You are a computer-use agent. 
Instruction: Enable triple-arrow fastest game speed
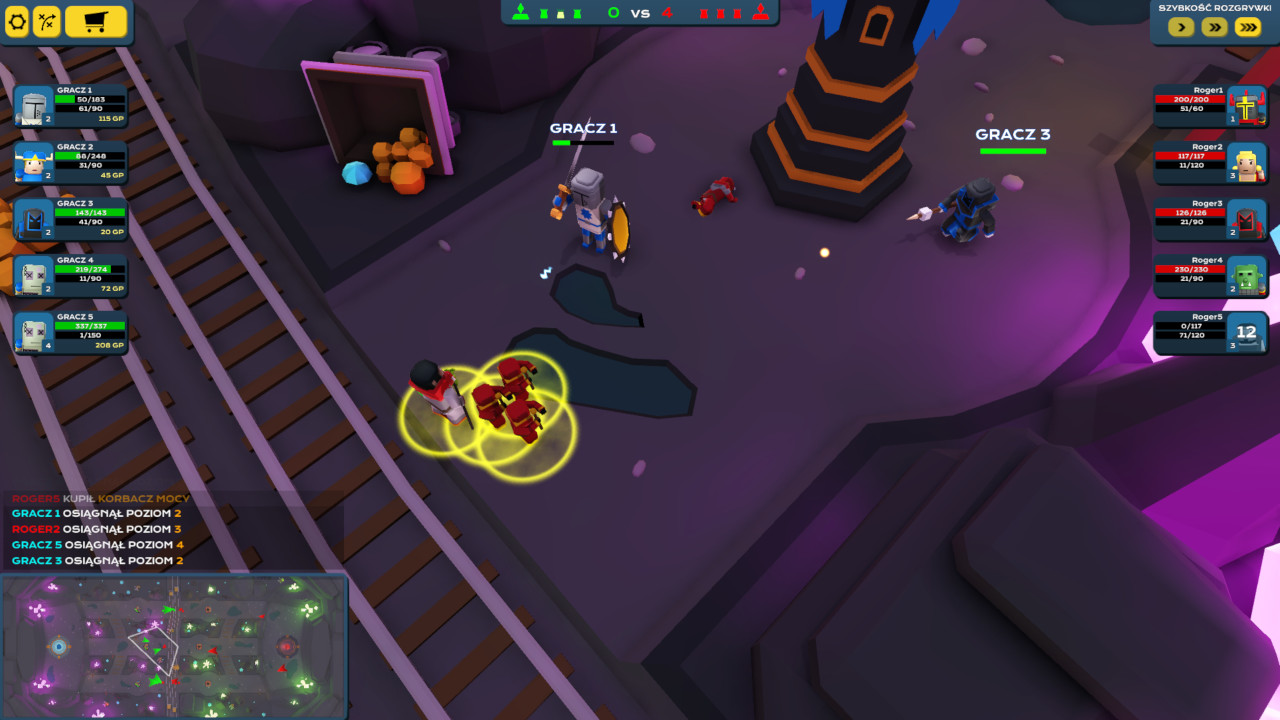tap(1247, 27)
